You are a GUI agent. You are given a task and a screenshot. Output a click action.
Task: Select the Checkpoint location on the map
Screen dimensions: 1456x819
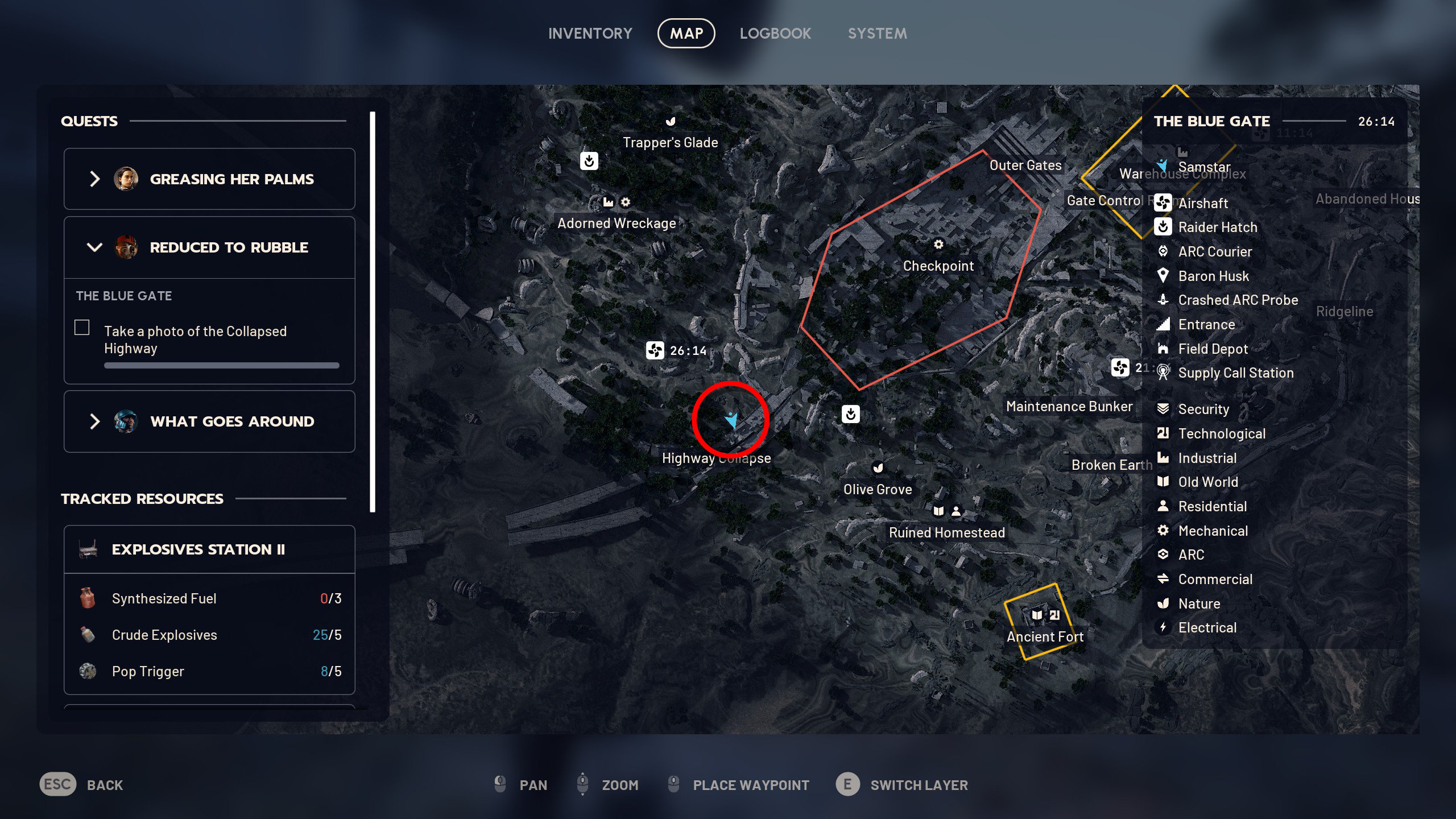[x=938, y=266]
